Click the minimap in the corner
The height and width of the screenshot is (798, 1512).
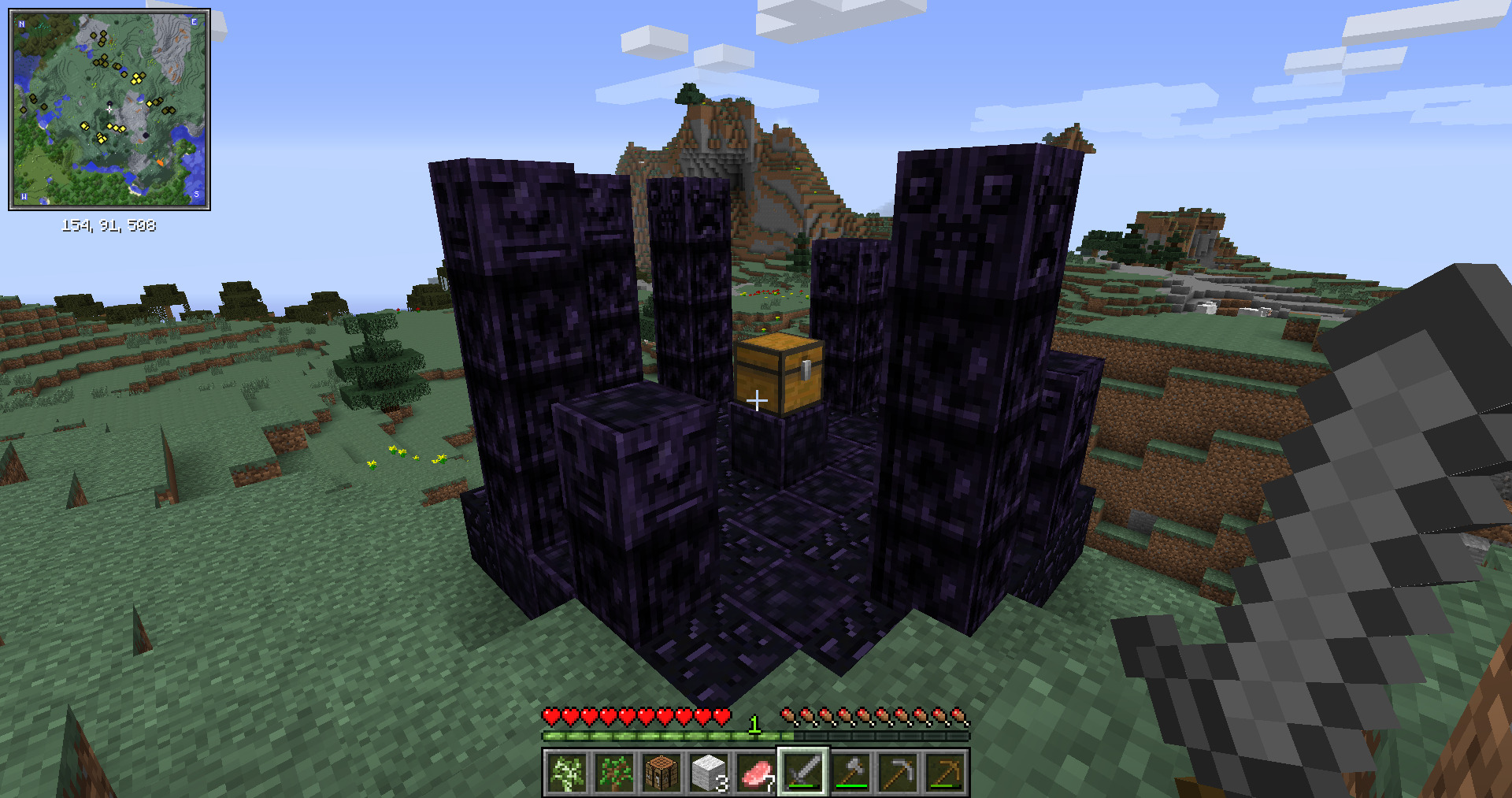point(109,109)
